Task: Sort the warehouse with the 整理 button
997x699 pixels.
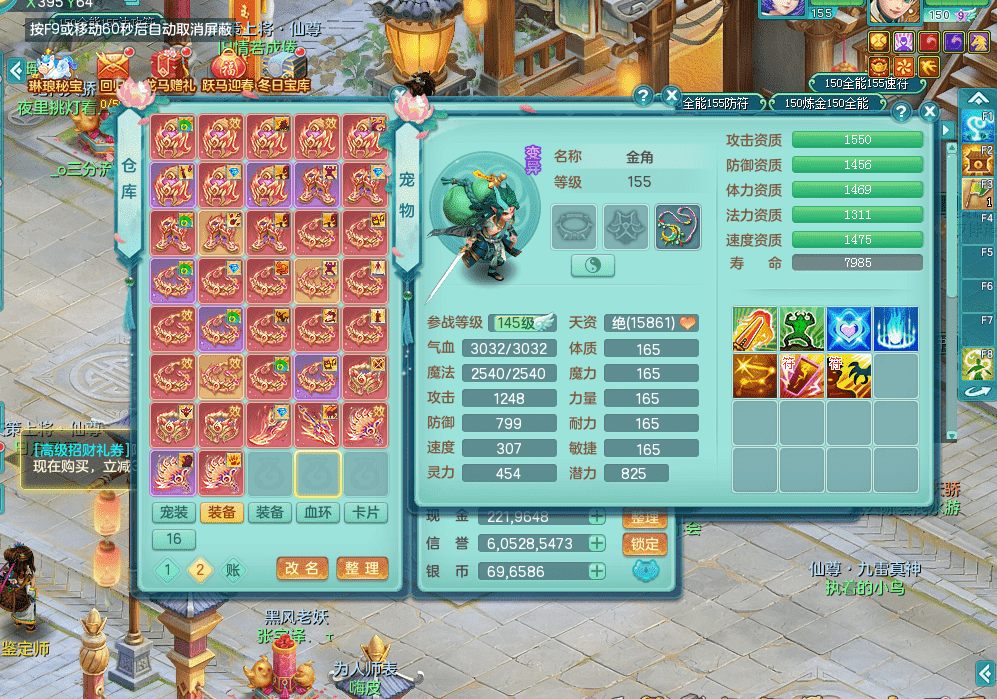Action: click(x=362, y=568)
